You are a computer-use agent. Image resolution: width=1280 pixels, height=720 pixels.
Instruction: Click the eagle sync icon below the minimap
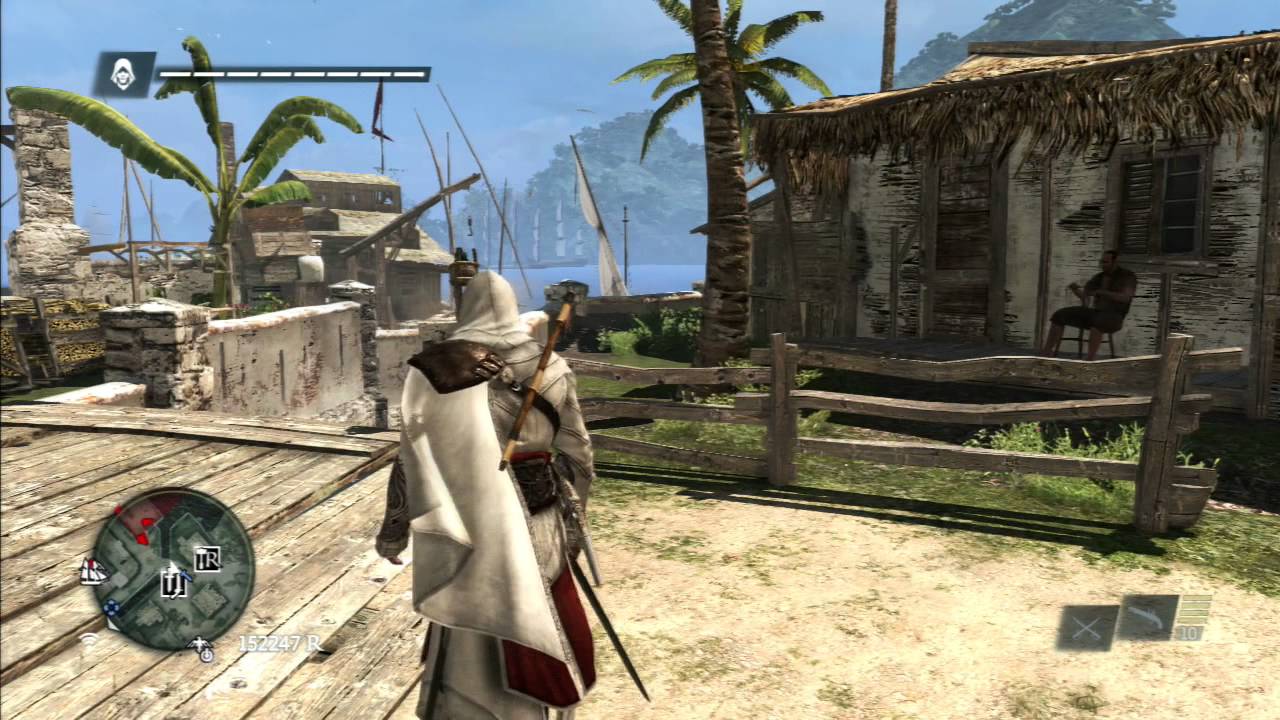click(201, 645)
